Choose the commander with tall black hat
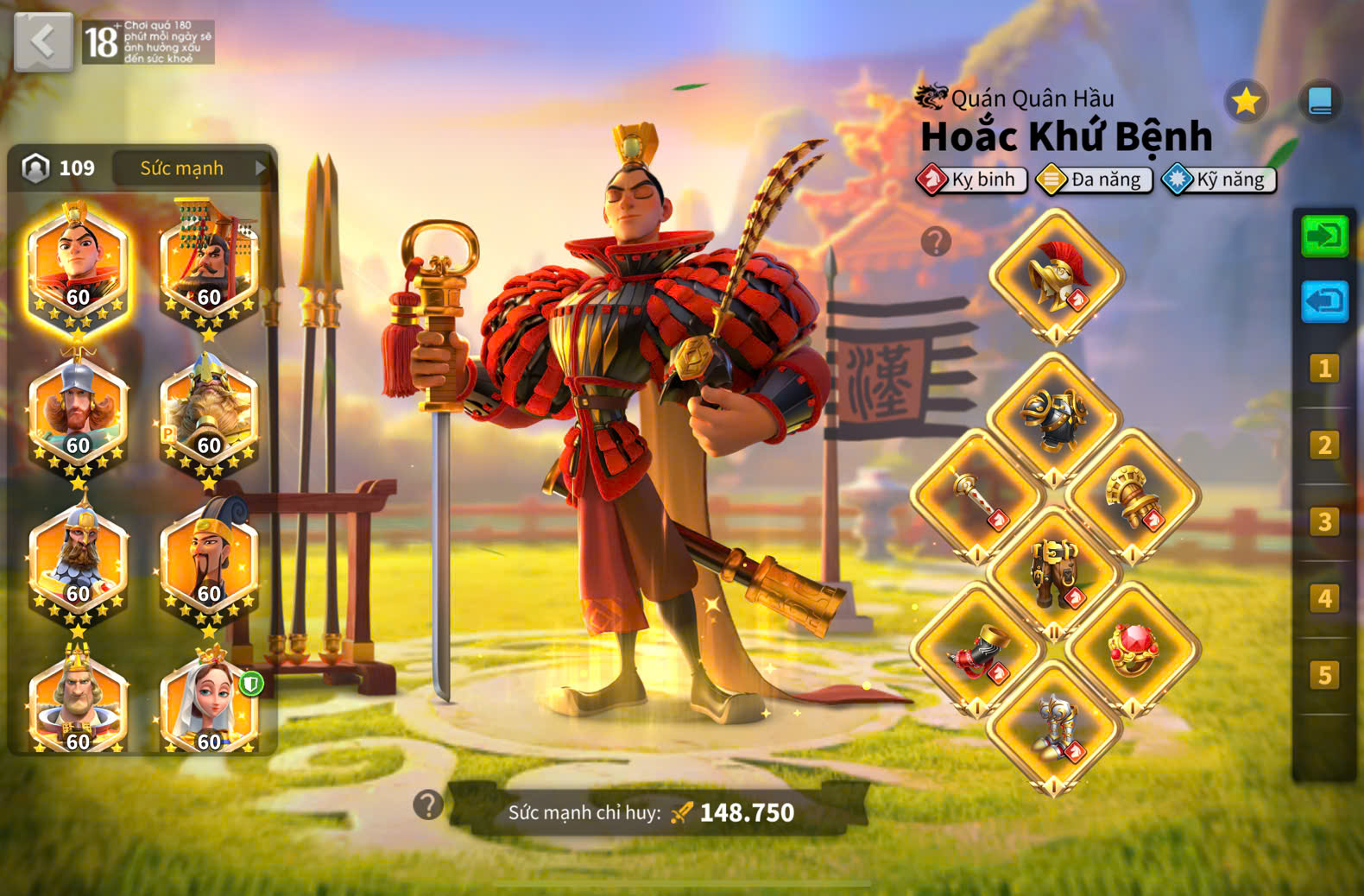The height and width of the screenshot is (896, 1364). (x=209, y=557)
